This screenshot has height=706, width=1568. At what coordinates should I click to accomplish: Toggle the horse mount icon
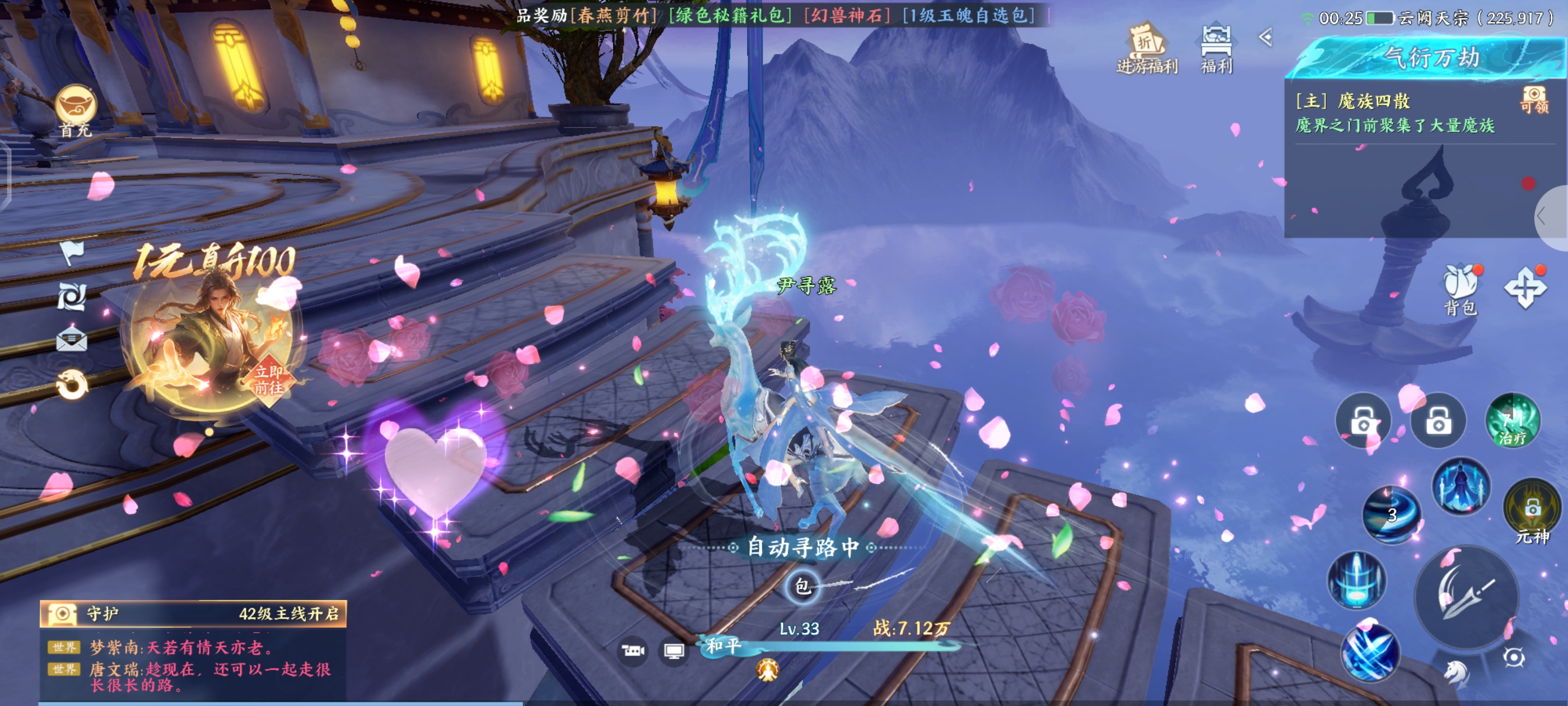click(1457, 672)
